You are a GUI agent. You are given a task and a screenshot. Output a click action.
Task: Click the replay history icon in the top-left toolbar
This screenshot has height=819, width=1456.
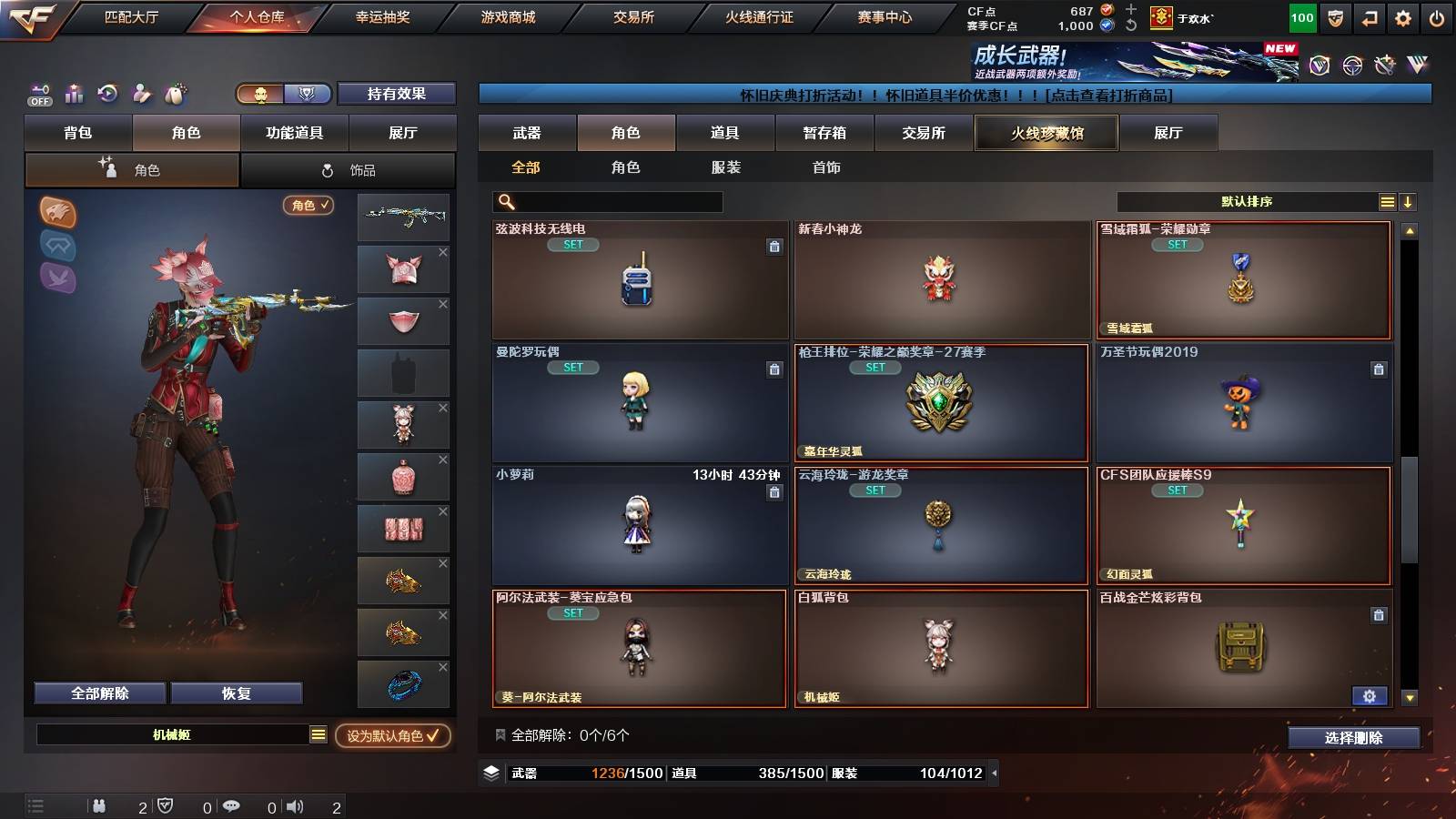[x=107, y=94]
